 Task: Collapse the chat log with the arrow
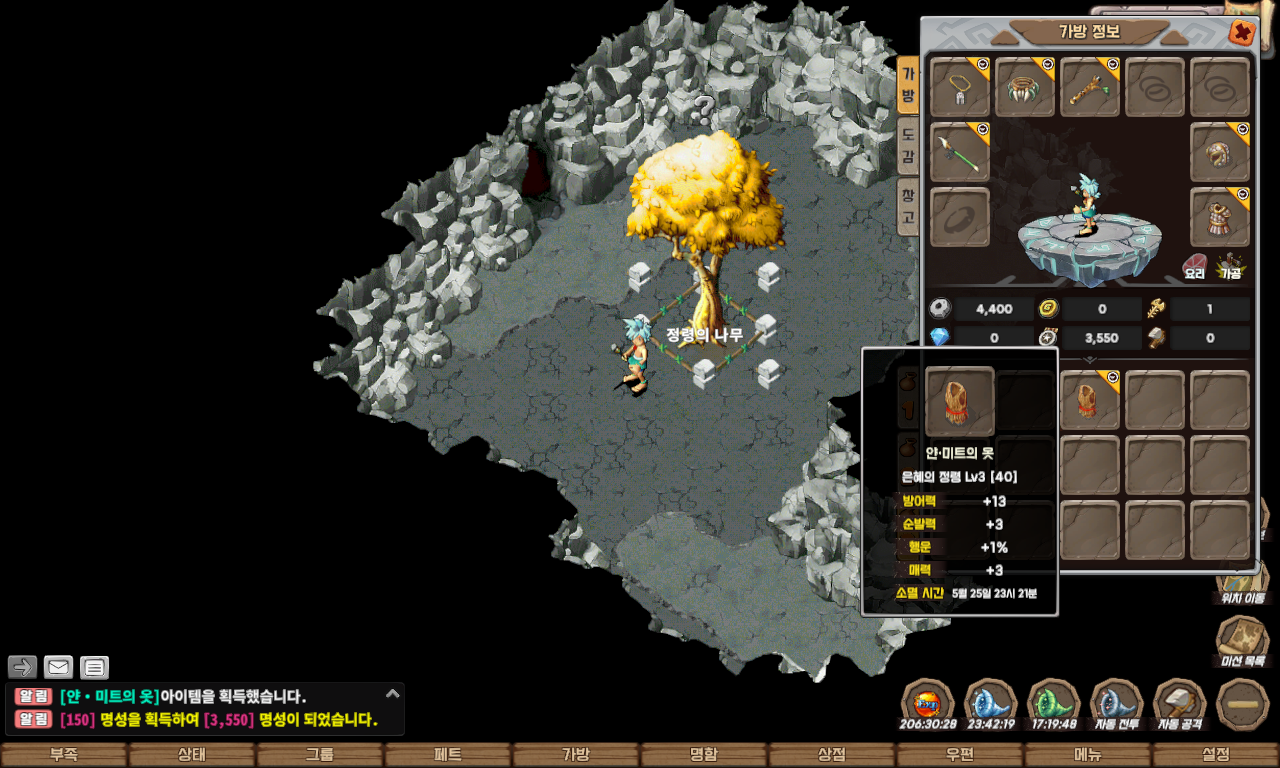(393, 693)
